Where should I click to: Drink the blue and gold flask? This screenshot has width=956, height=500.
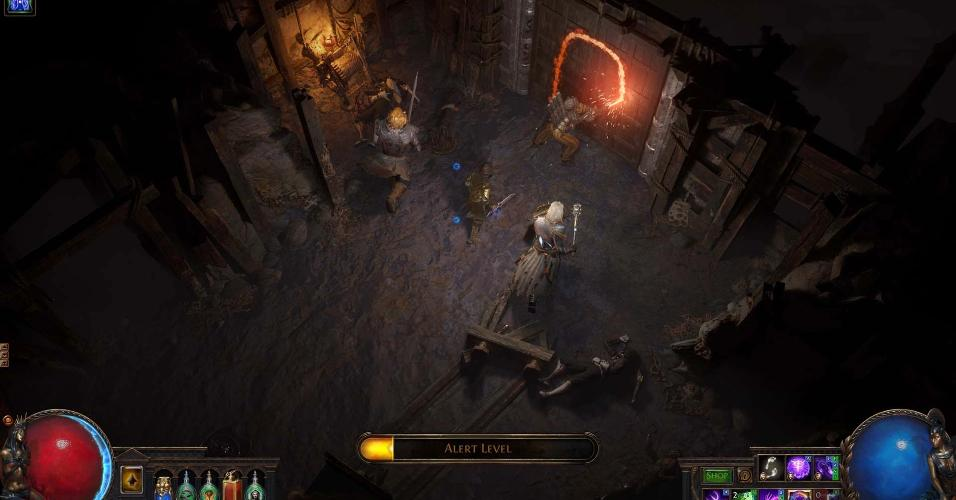(163, 486)
